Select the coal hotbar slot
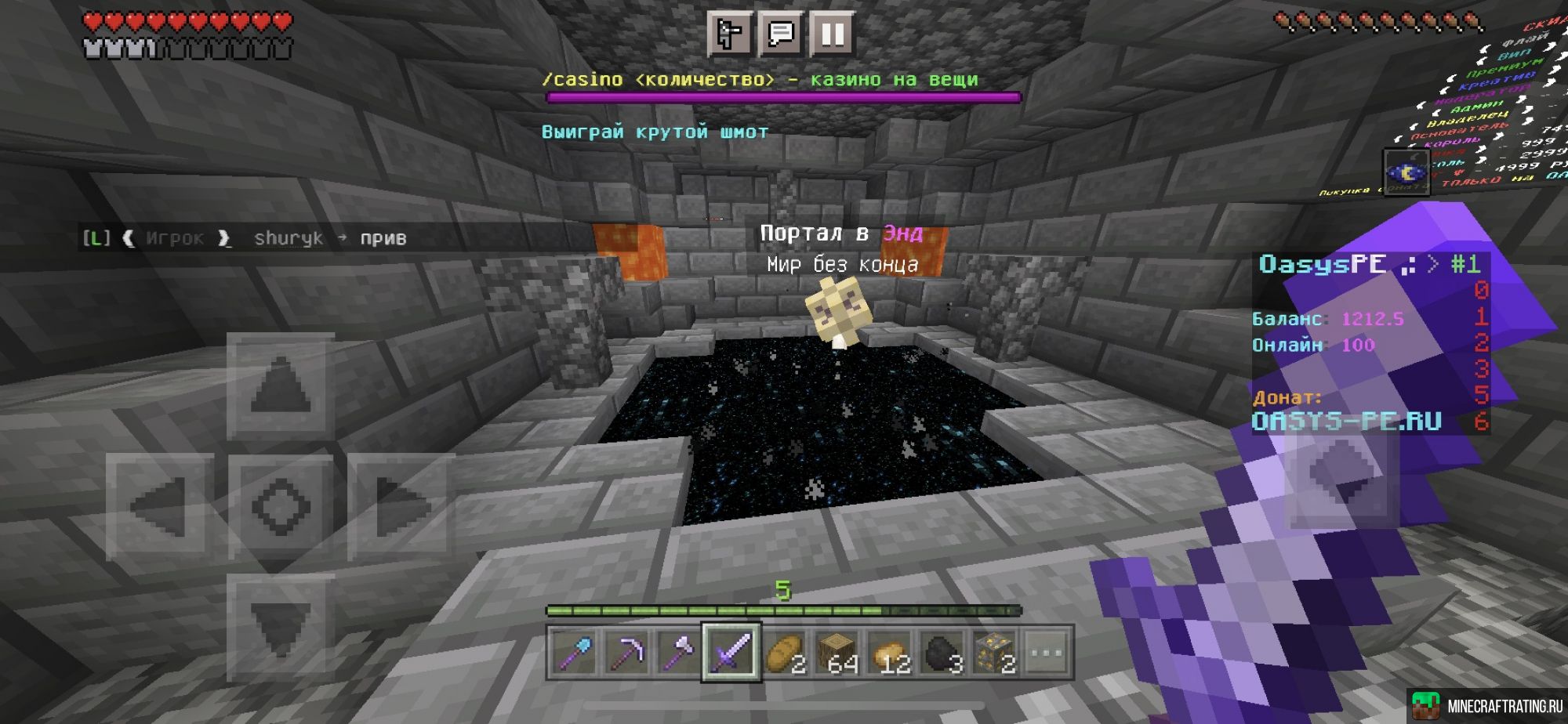Image resolution: width=1568 pixels, height=724 pixels. coord(942,652)
